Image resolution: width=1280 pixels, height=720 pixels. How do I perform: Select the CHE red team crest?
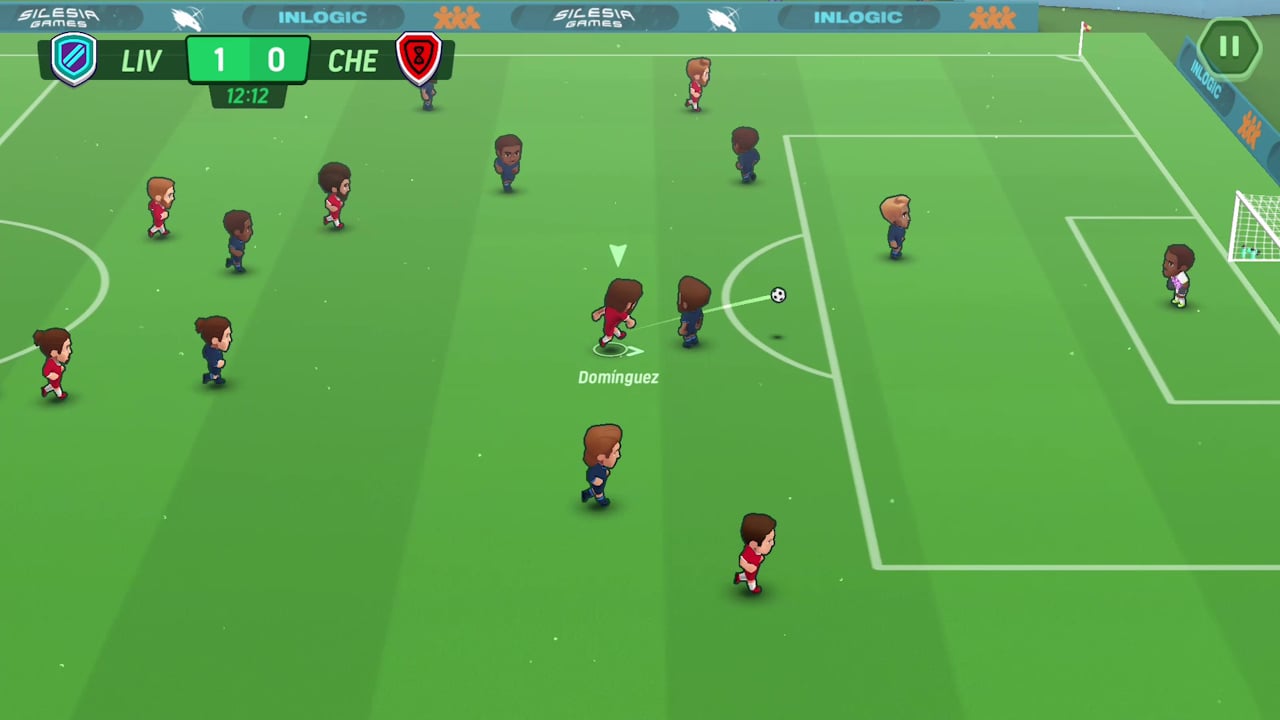419,60
